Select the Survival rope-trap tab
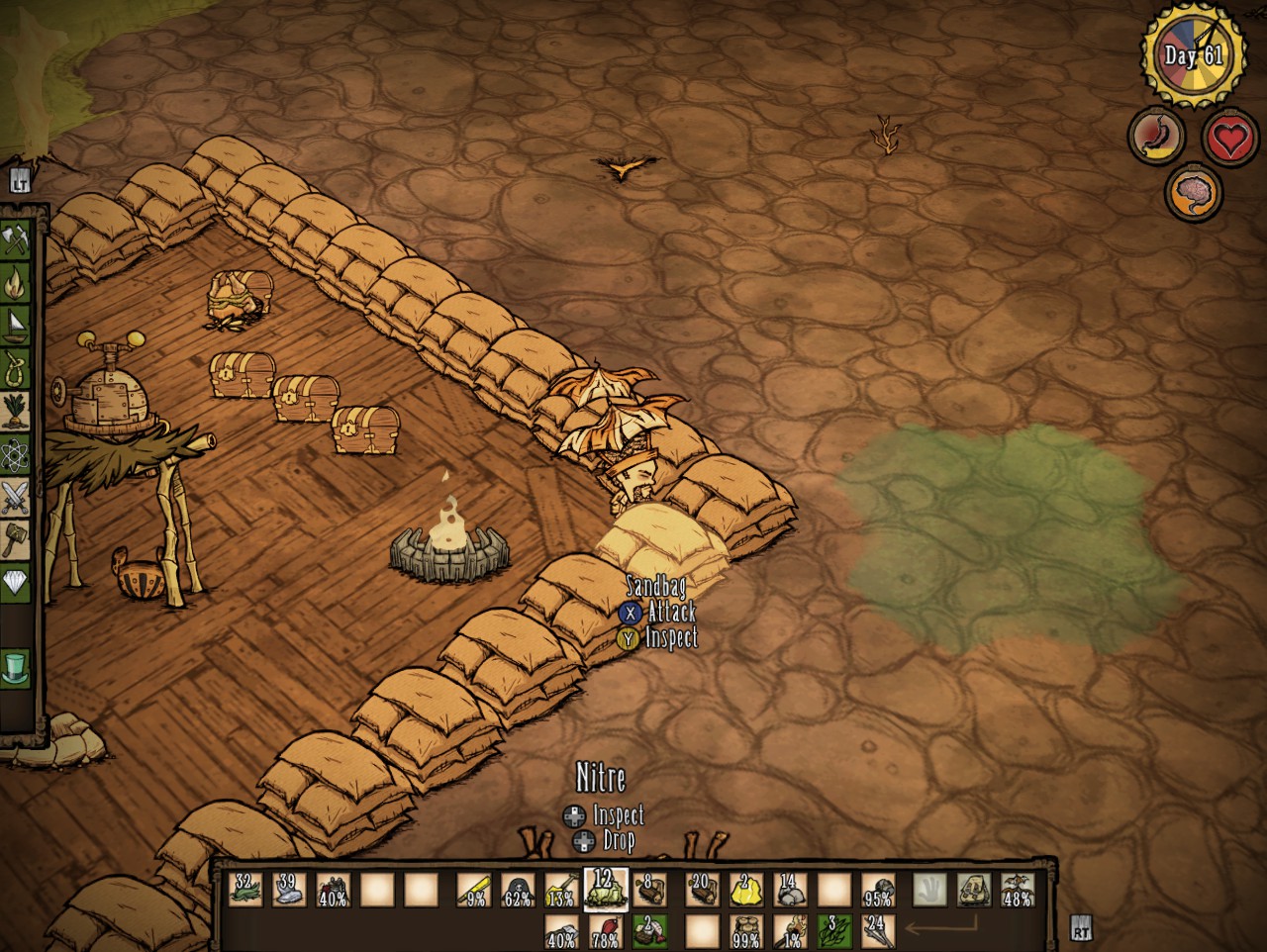The height and width of the screenshot is (952, 1267). pos(16,368)
